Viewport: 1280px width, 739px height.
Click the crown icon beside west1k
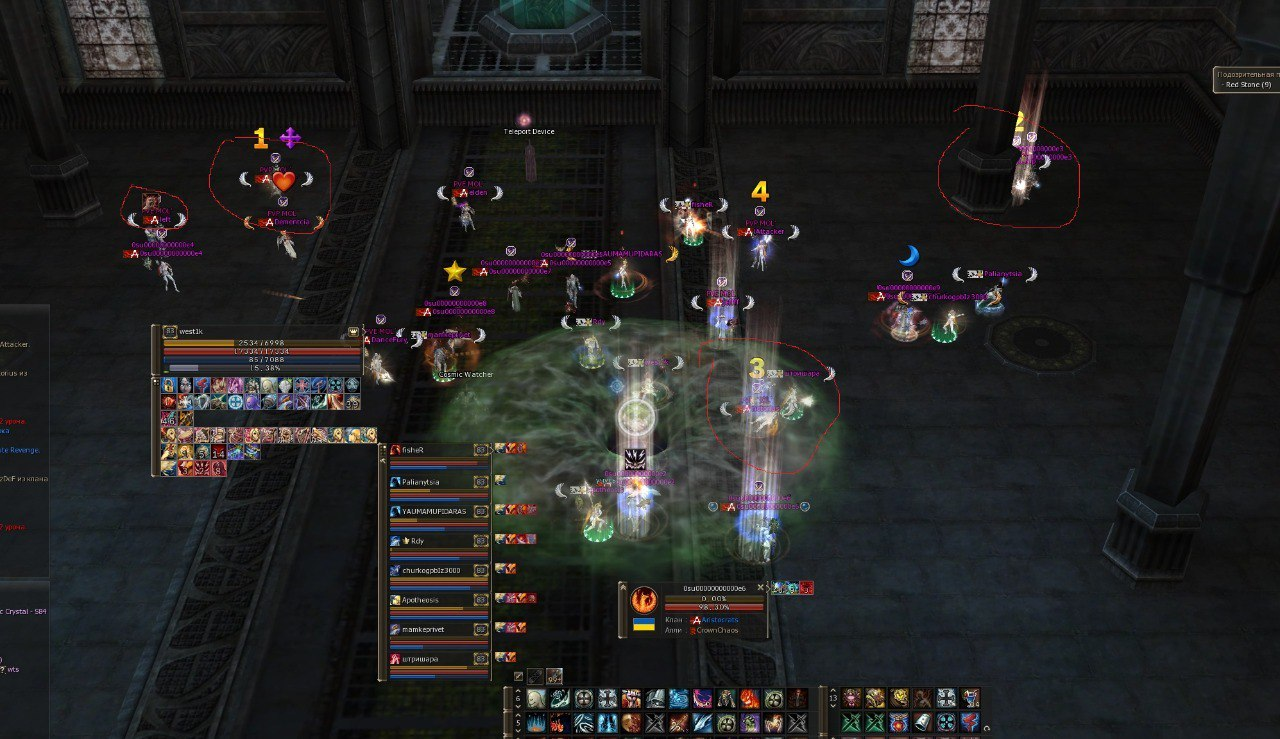[352, 331]
